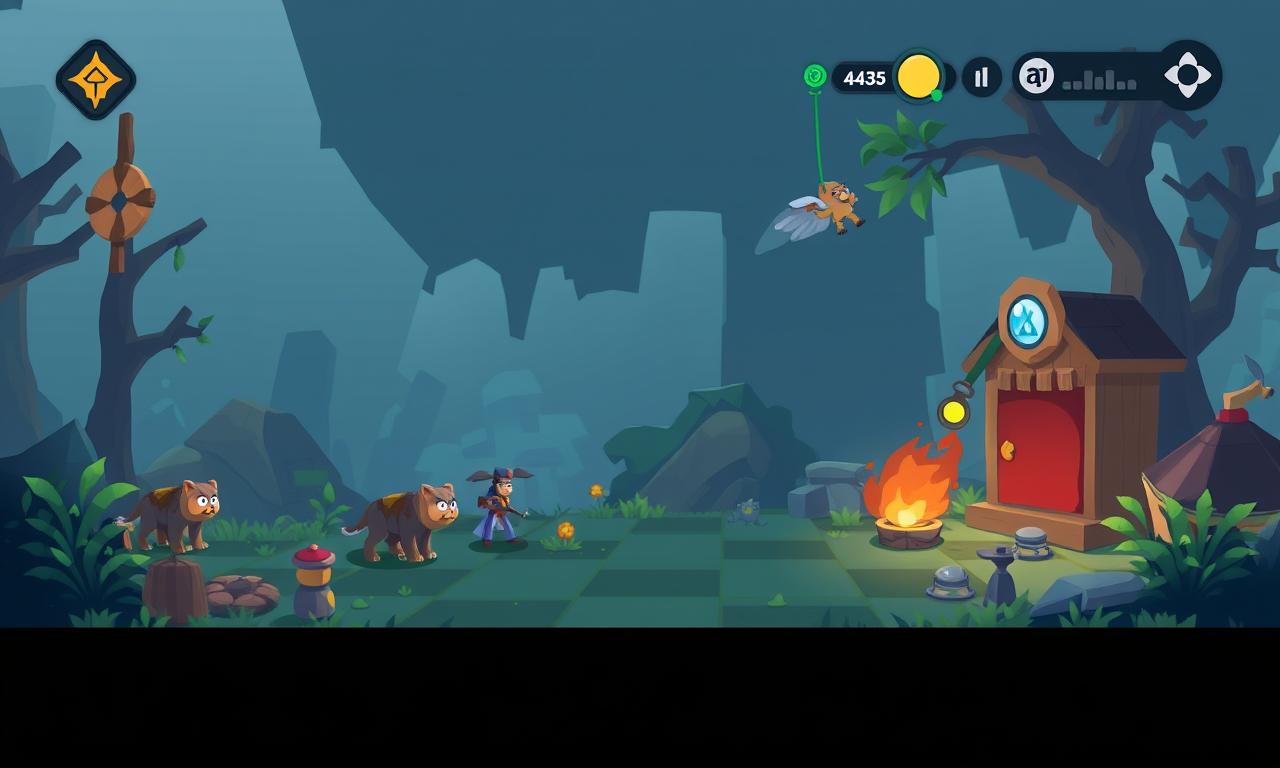Viewport: 1280px width, 768px height.
Task: Click the yellow coin currency icon
Action: [x=918, y=77]
